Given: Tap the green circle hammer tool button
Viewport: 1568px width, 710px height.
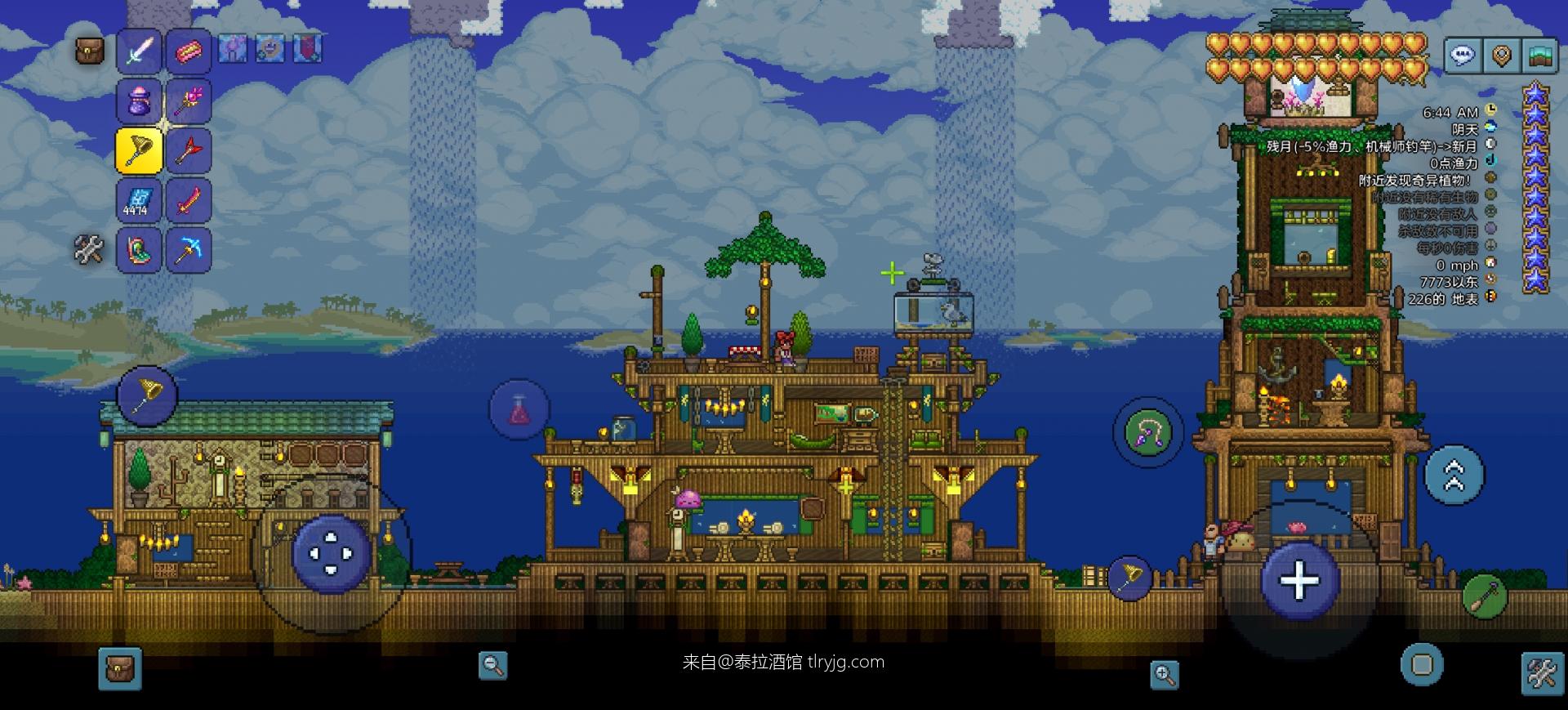Looking at the screenshot, I should [1484, 596].
